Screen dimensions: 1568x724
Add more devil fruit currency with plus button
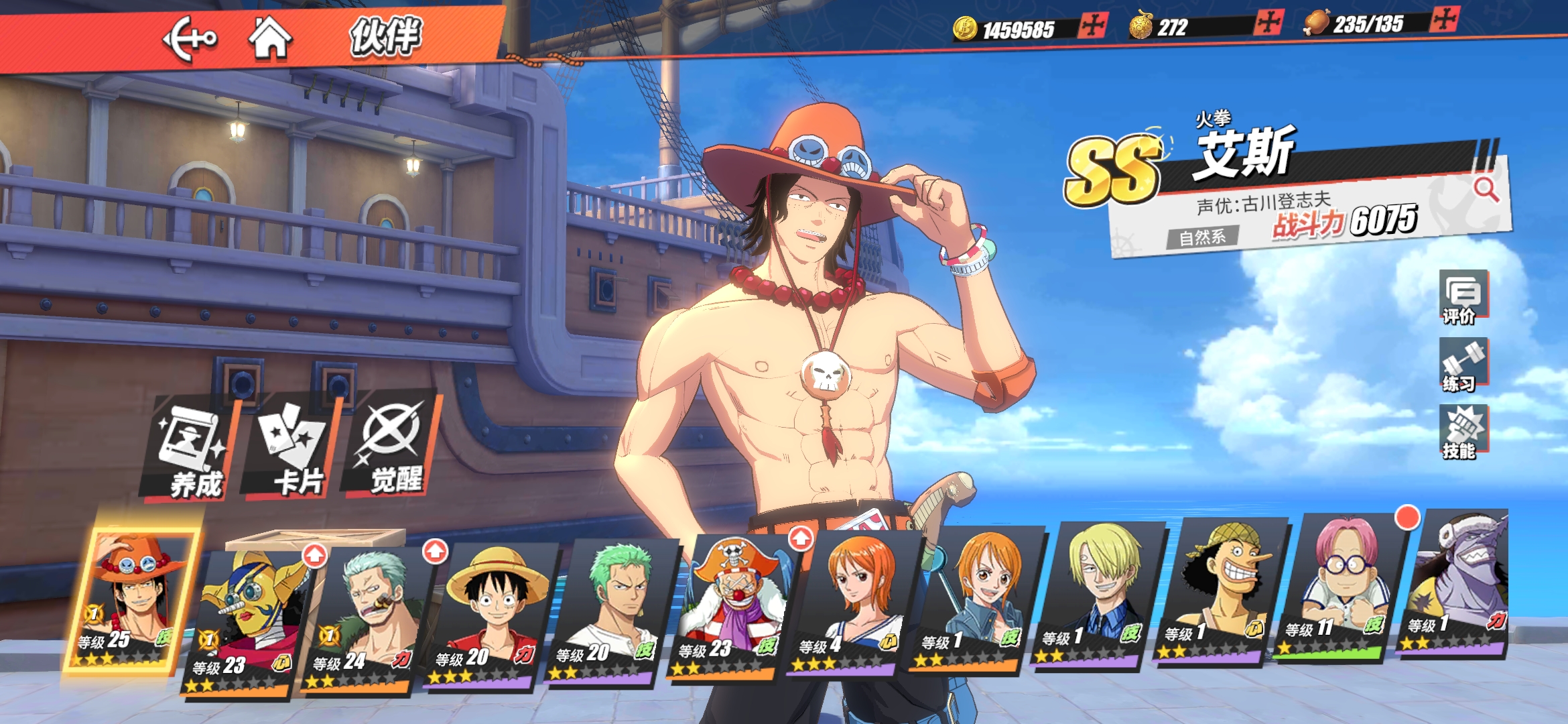[x=1269, y=23]
